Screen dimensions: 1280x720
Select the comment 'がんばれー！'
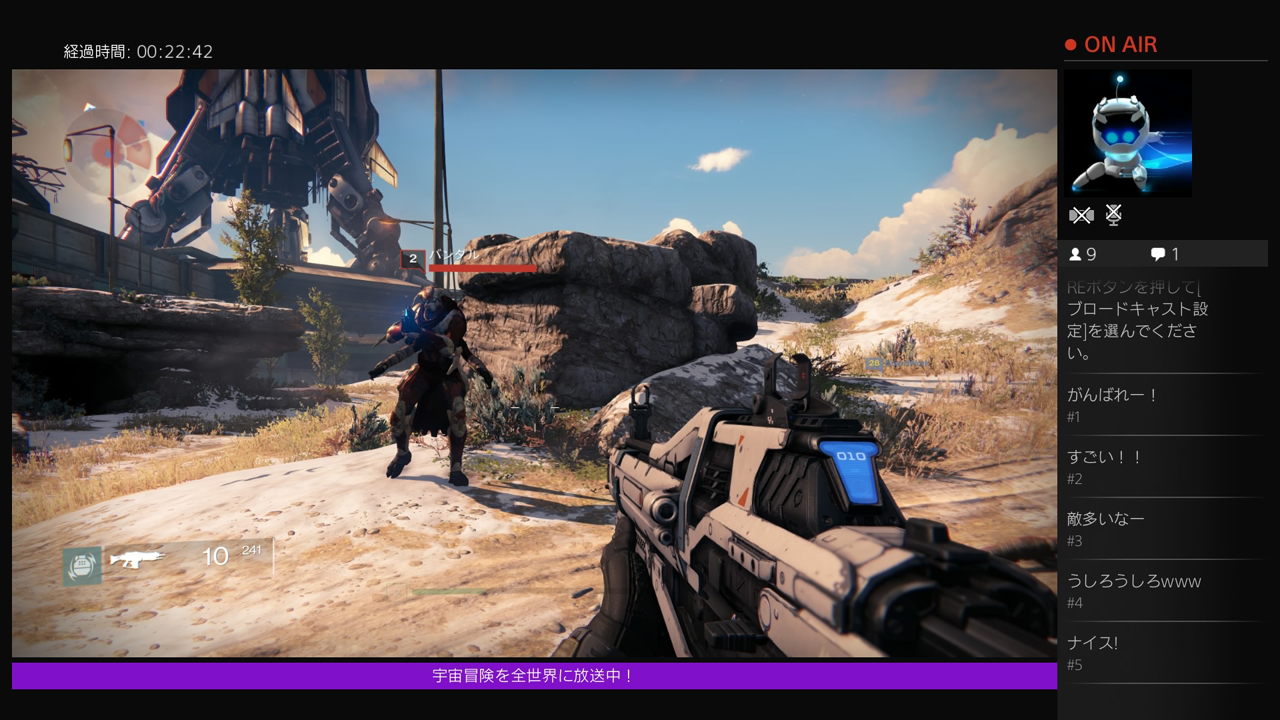pos(1113,395)
